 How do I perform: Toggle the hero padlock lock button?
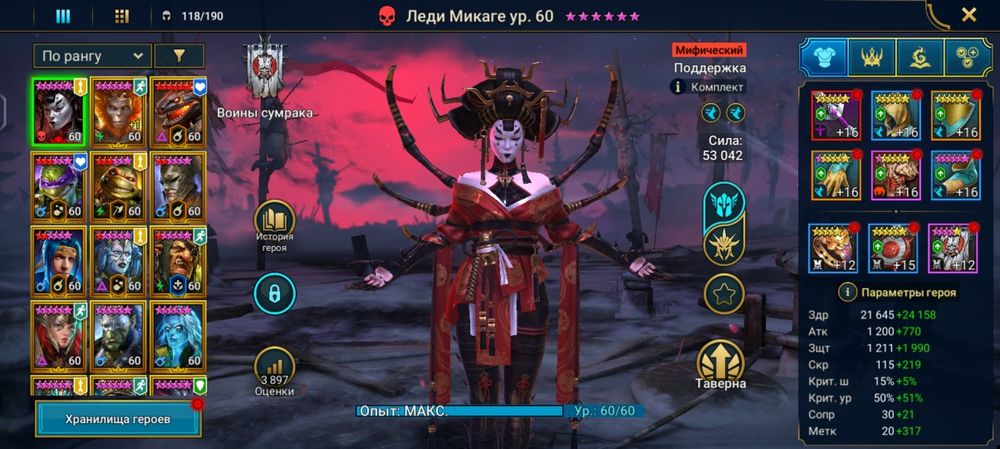click(x=274, y=293)
